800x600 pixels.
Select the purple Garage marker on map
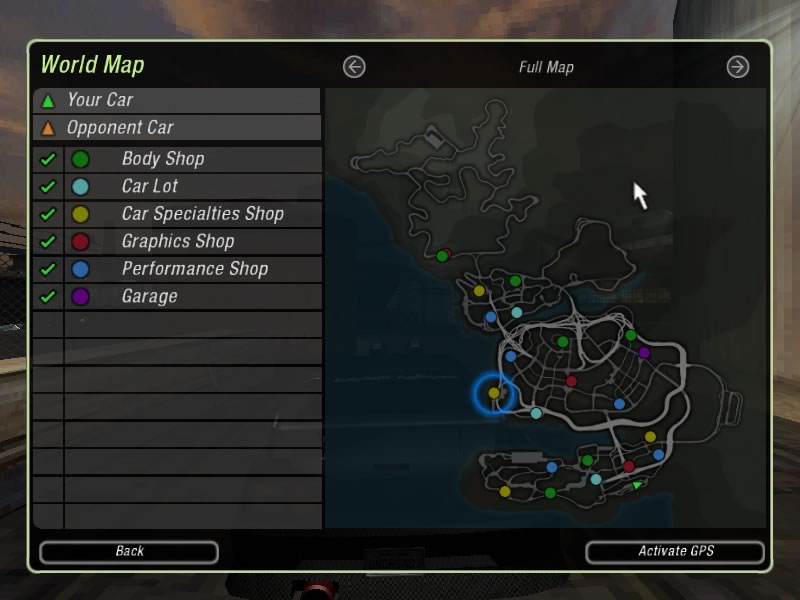click(x=644, y=352)
